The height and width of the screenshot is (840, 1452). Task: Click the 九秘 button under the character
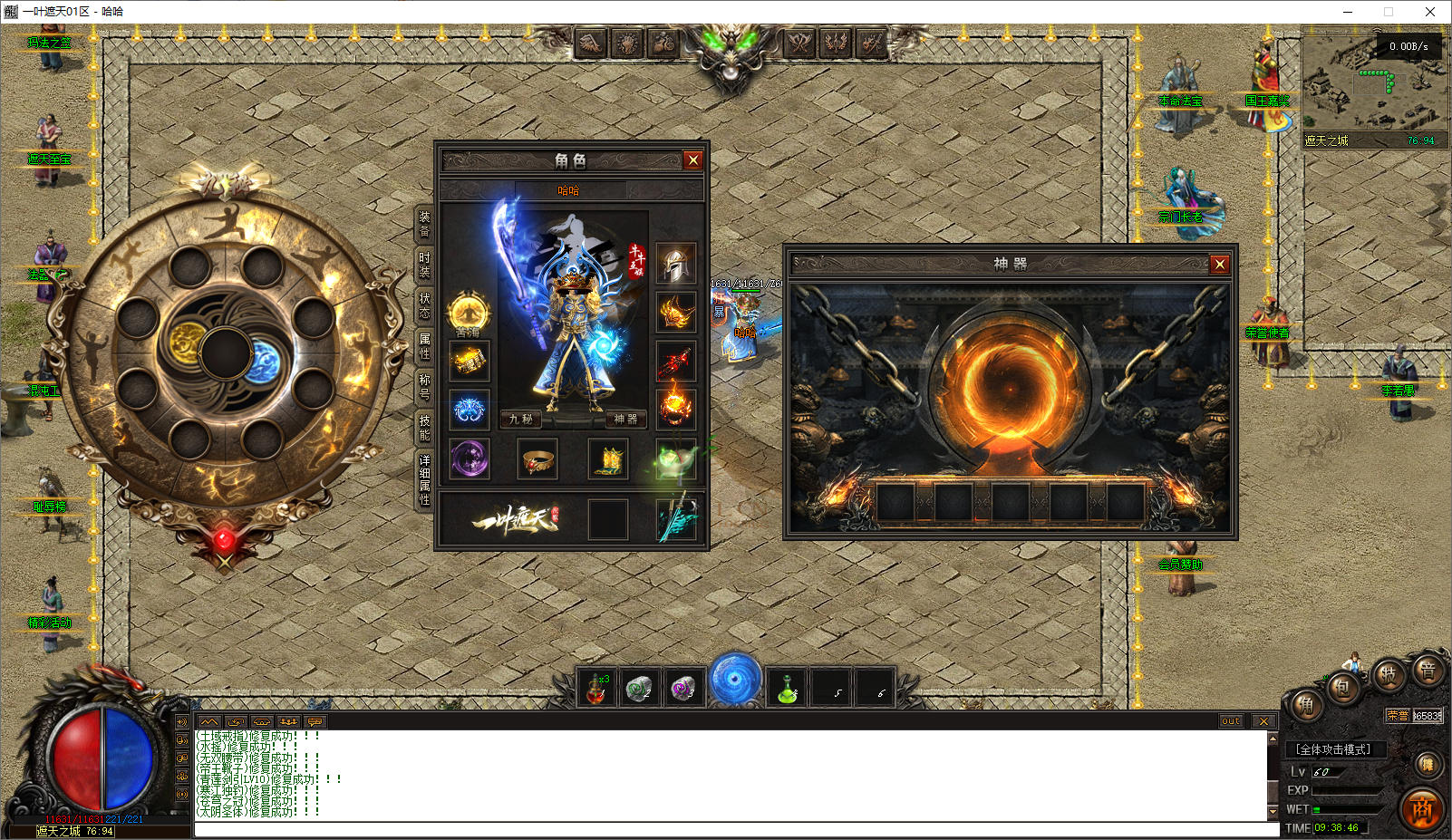point(521,419)
